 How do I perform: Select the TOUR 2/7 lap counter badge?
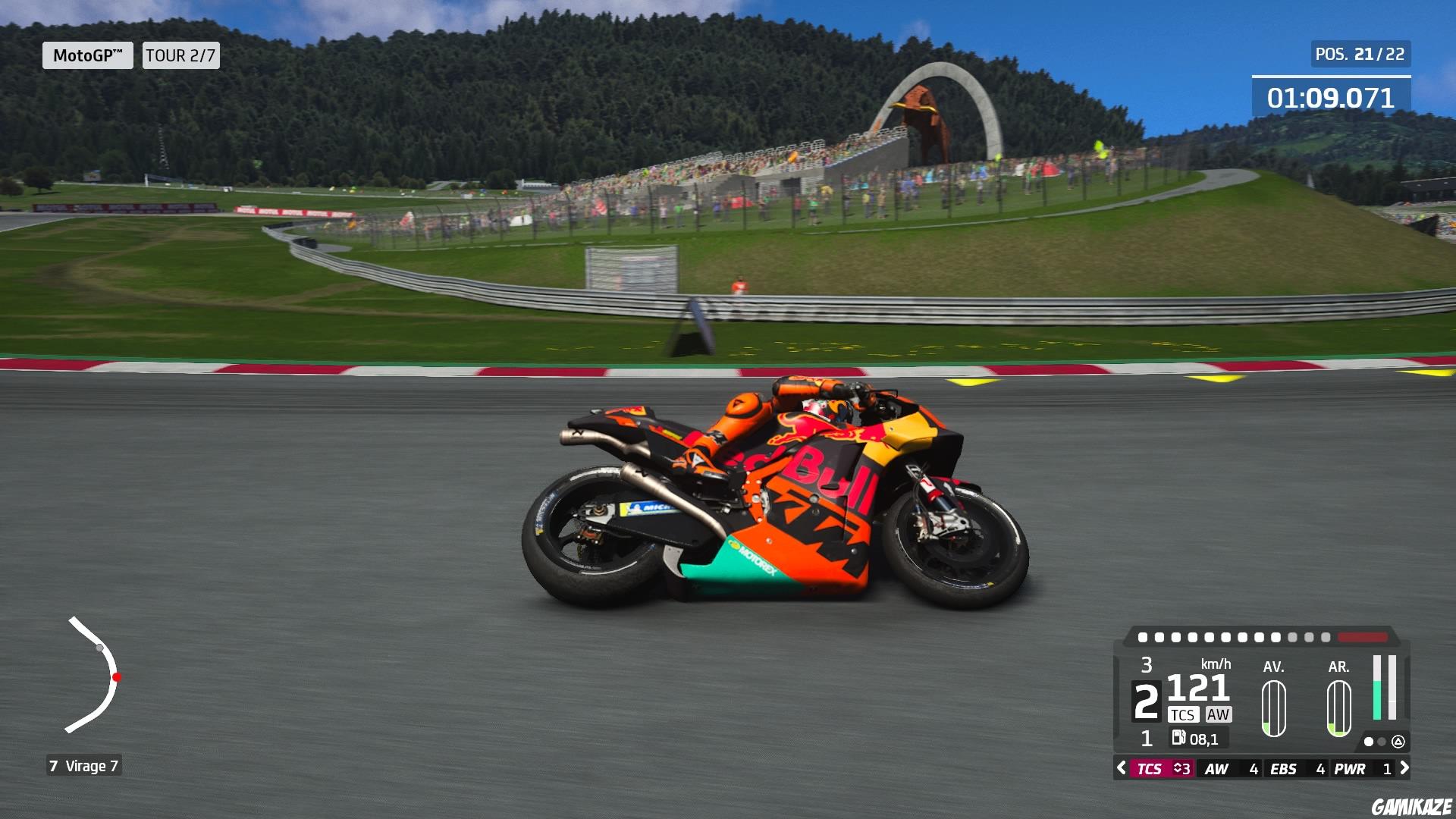pyautogui.click(x=180, y=56)
